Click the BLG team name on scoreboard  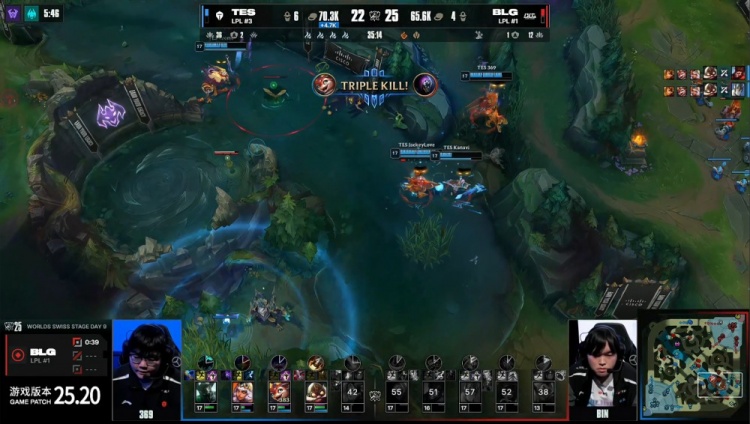pyautogui.click(x=505, y=12)
